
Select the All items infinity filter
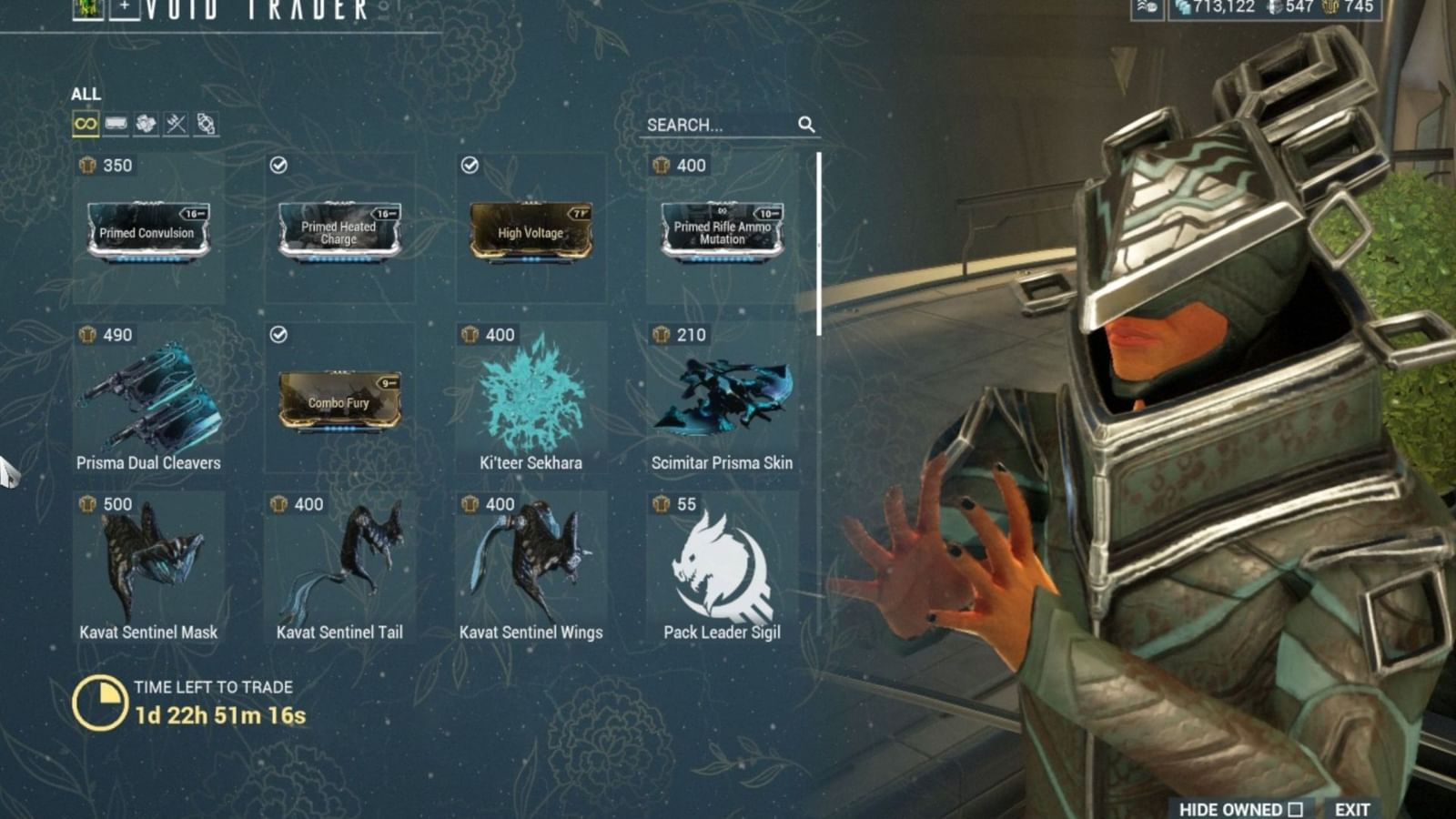point(86,123)
